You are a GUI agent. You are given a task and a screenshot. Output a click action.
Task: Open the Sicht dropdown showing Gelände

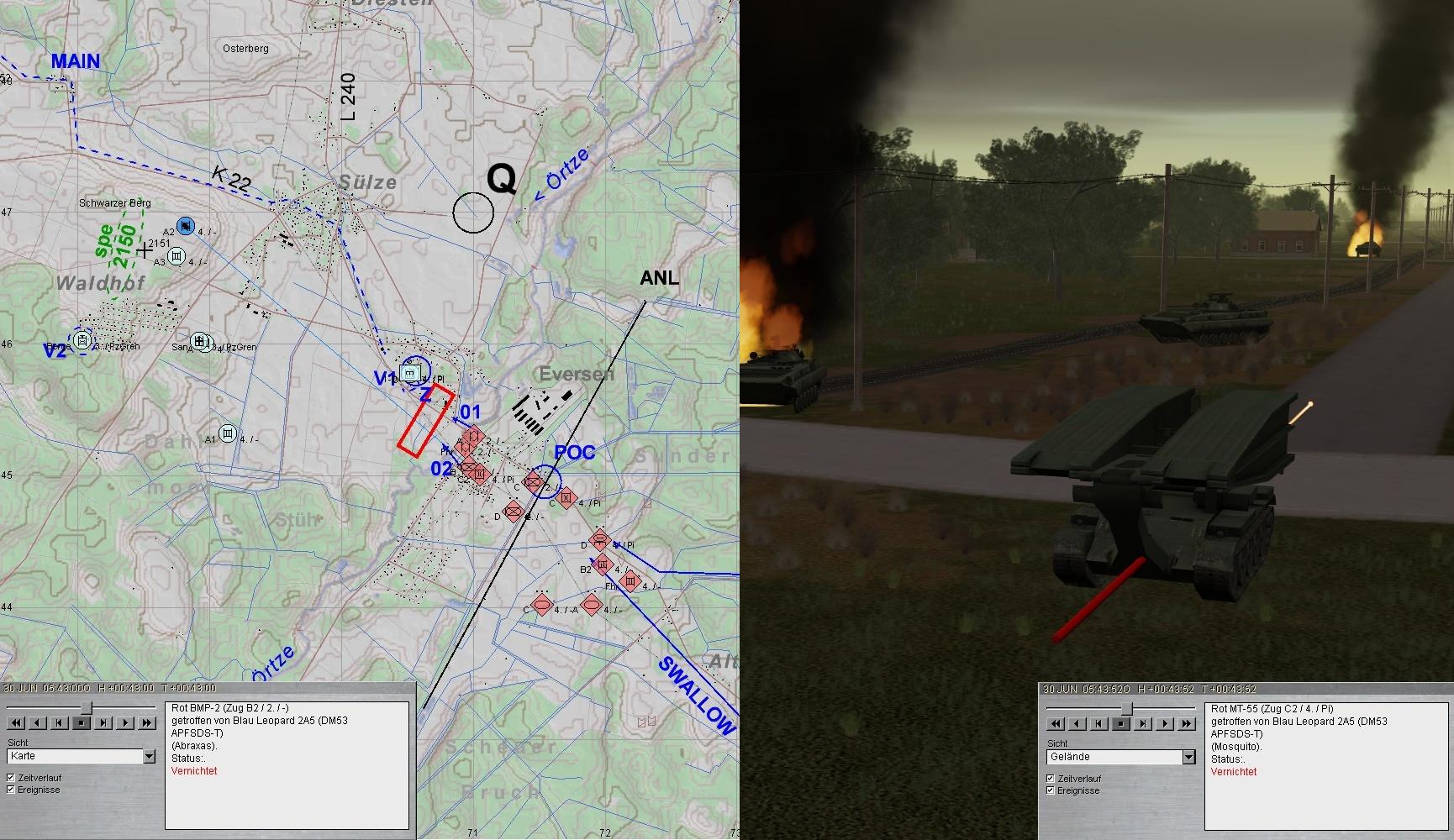(x=1188, y=758)
